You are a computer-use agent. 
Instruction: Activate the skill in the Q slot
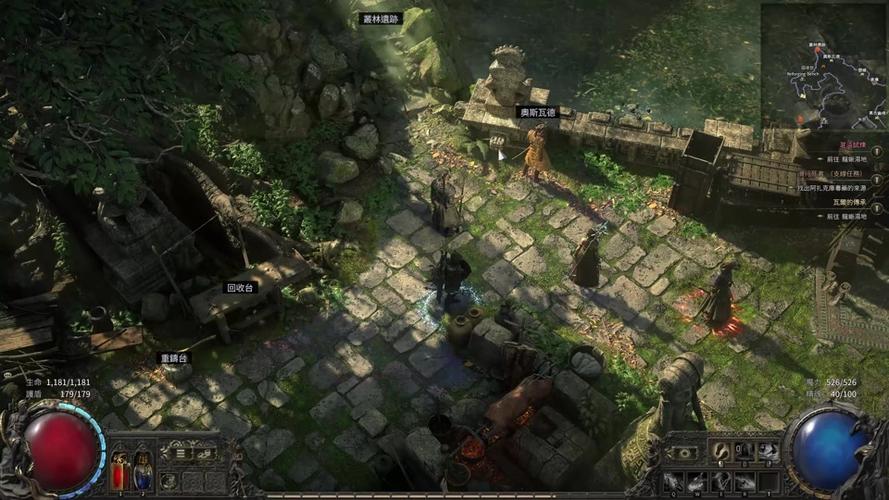[x=675, y=481]
